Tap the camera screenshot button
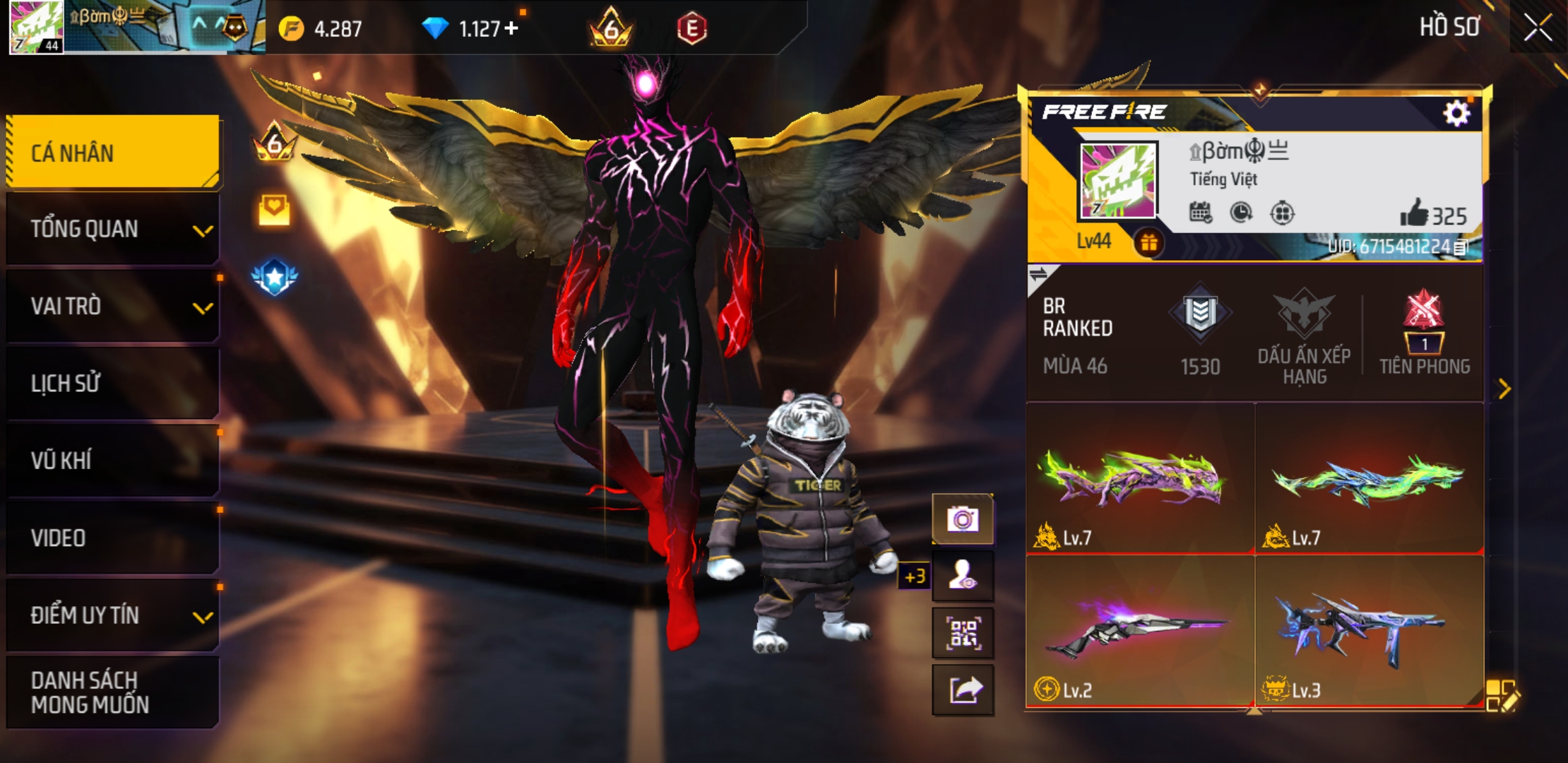The width and height of the screenshot is (1568, 763). (x=963, y=520)
